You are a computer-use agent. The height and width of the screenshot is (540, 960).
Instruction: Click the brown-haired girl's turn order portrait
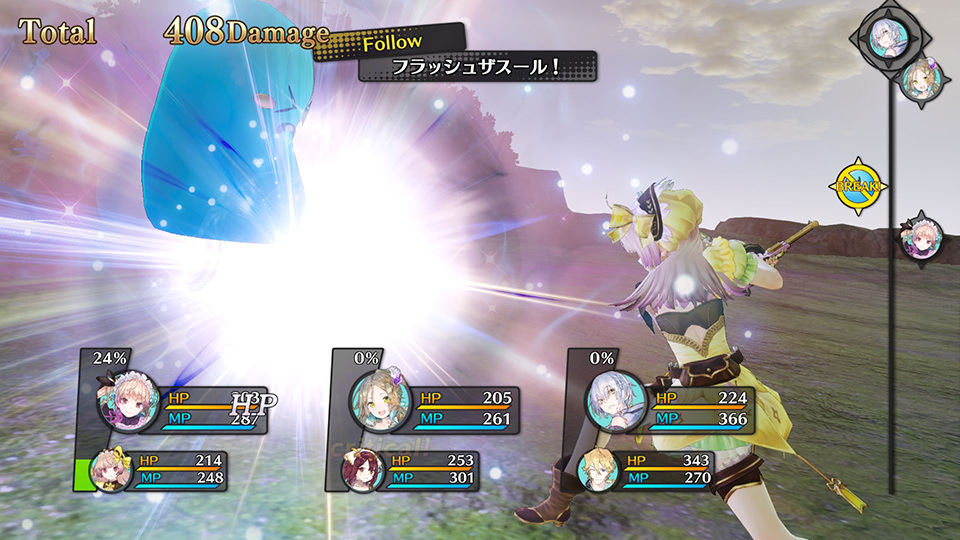[x=921, y=82]
